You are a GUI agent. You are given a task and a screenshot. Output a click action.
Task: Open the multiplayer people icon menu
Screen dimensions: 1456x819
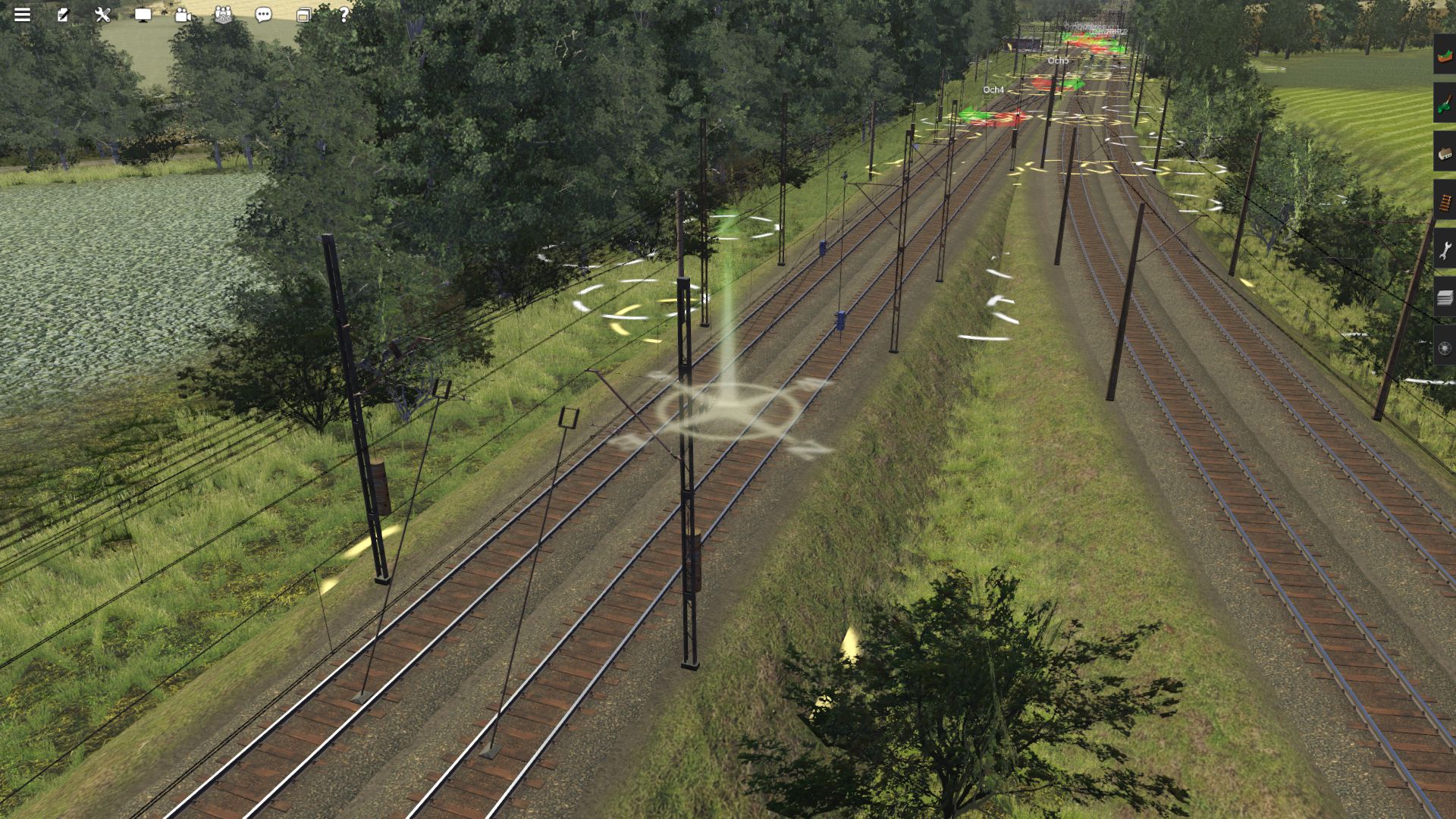(223, 14)
